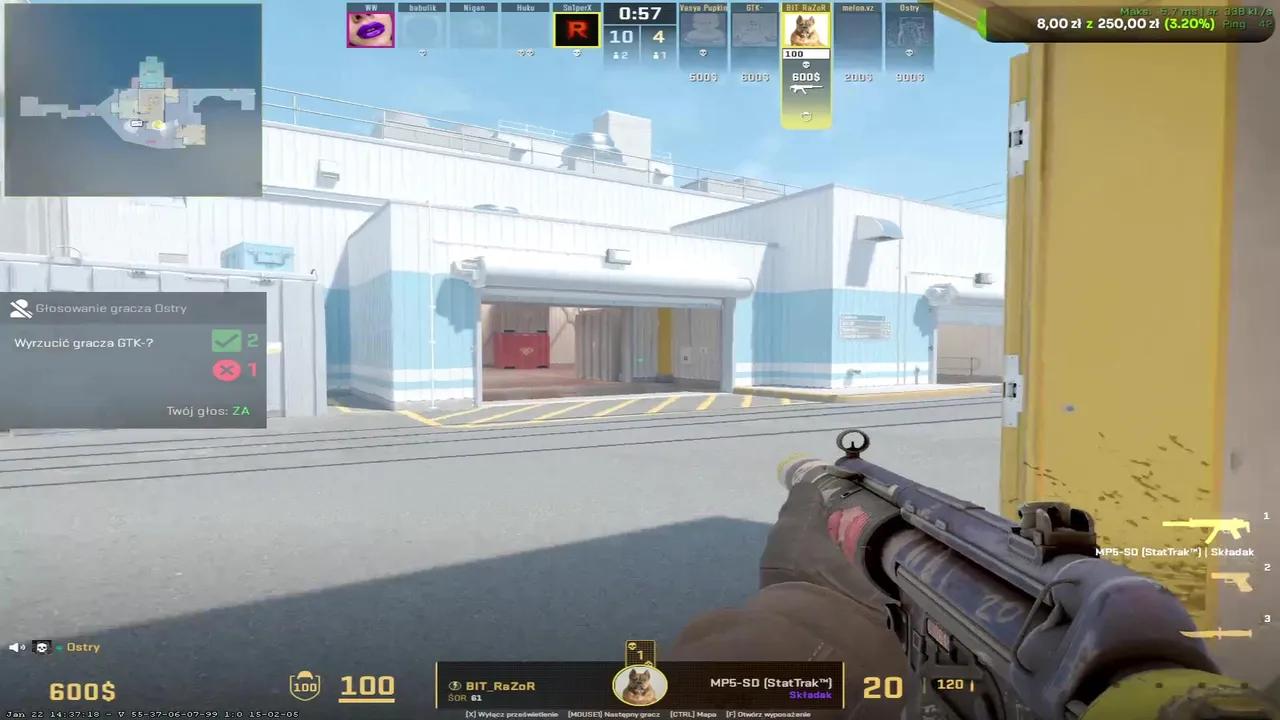Click the armor shield icon on the HUD

(x=305, y=685)
